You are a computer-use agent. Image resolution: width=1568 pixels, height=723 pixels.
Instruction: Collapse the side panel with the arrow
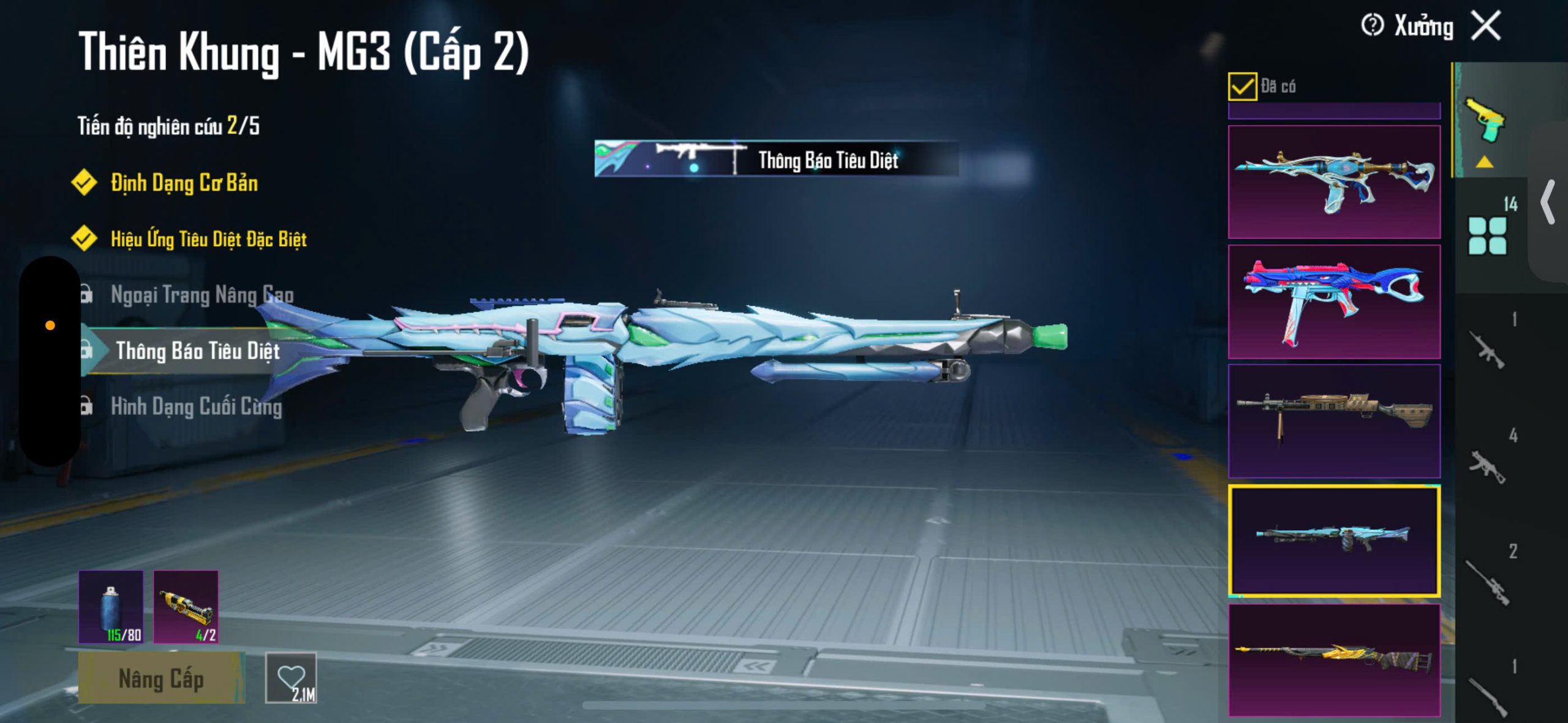(1548, 202)
